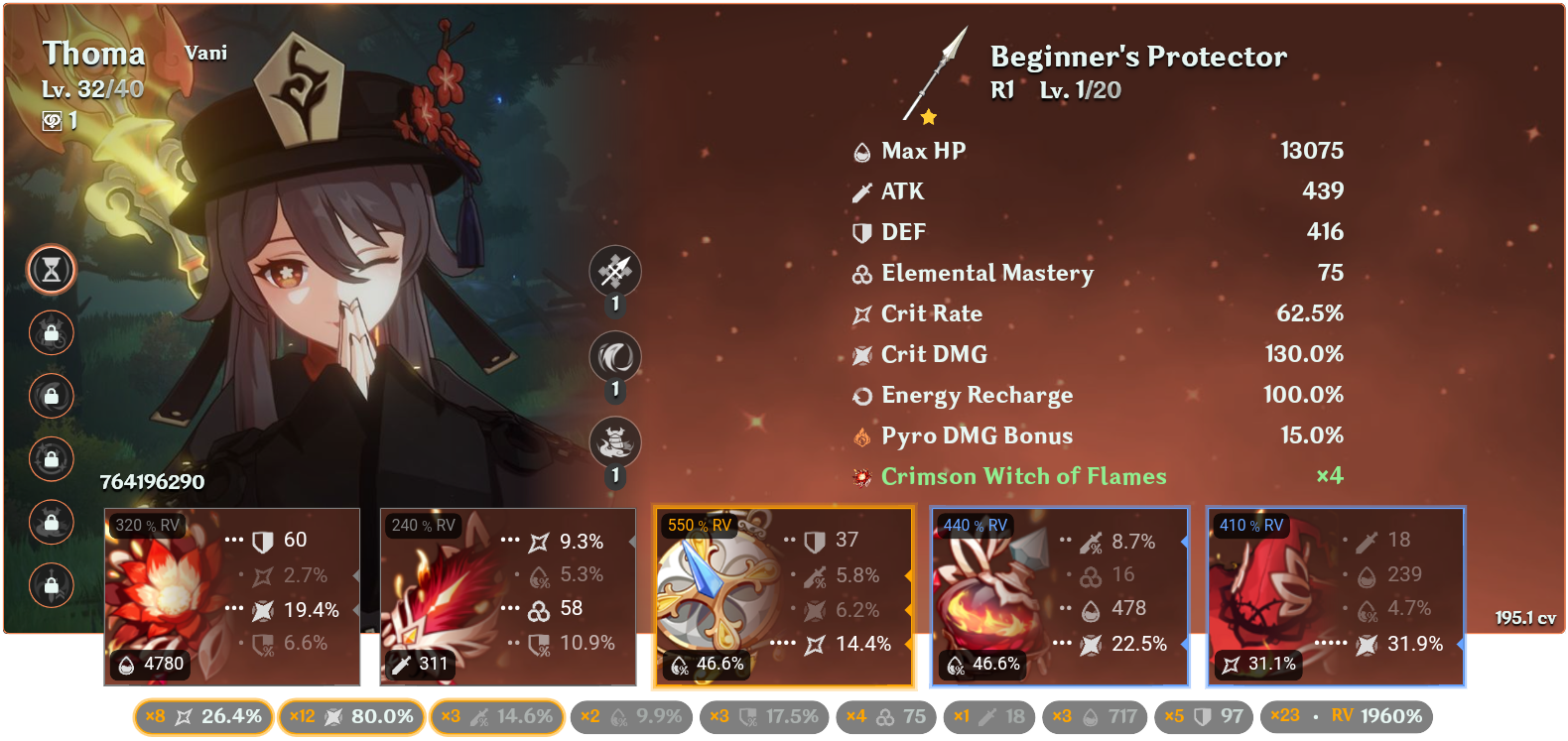Select the circlet artifact showing 31.9% Crit DMG
1568x741 pixels.
1335,595
